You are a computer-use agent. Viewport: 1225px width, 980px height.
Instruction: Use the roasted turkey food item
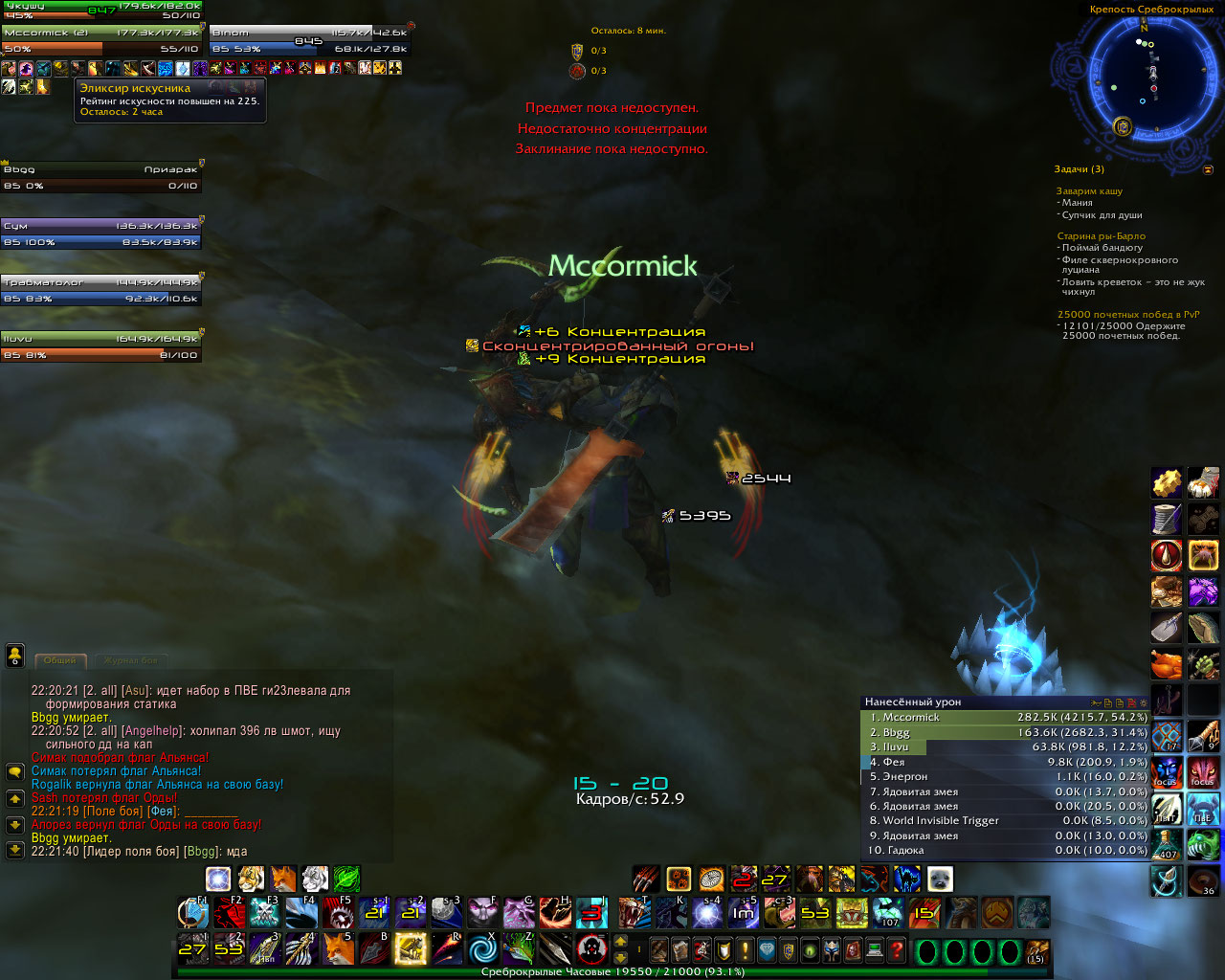point(1166,663)
